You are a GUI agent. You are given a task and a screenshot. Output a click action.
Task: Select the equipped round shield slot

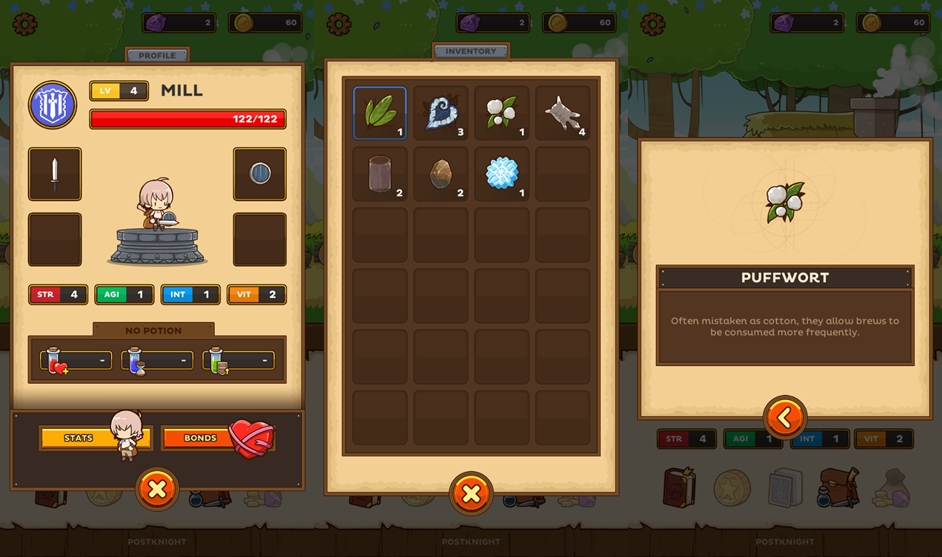(x=259, y=174)
